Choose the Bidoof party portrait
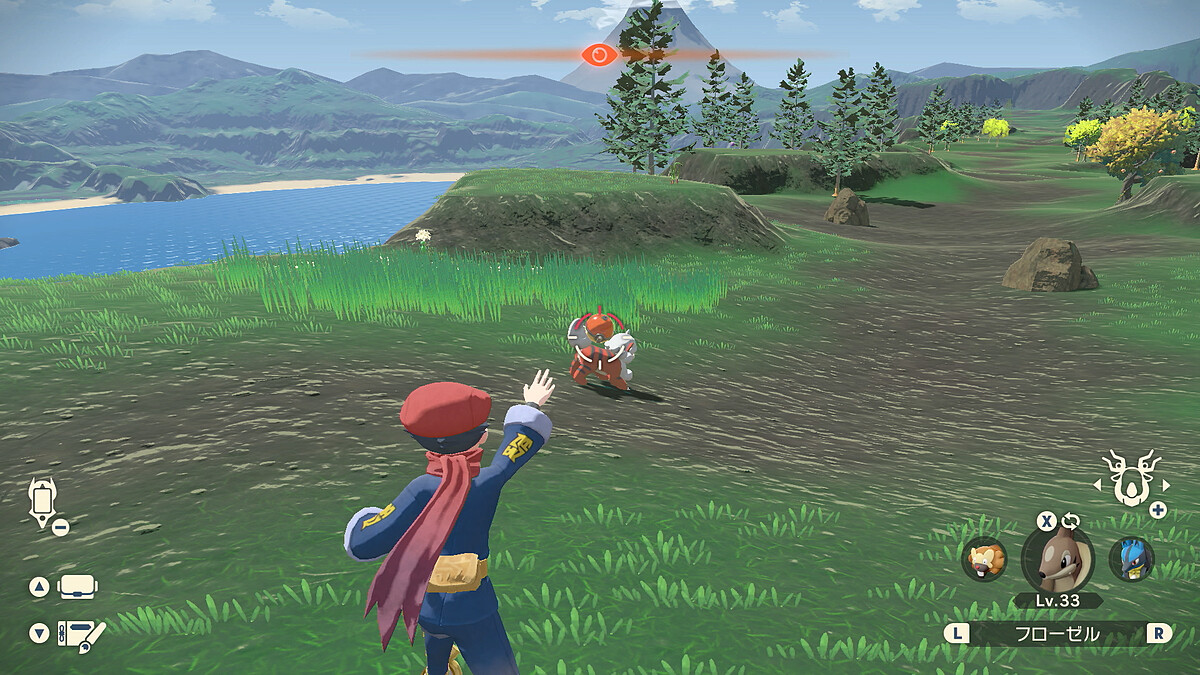The height and width of the screenshot is (675, 1200). point(984,559)
